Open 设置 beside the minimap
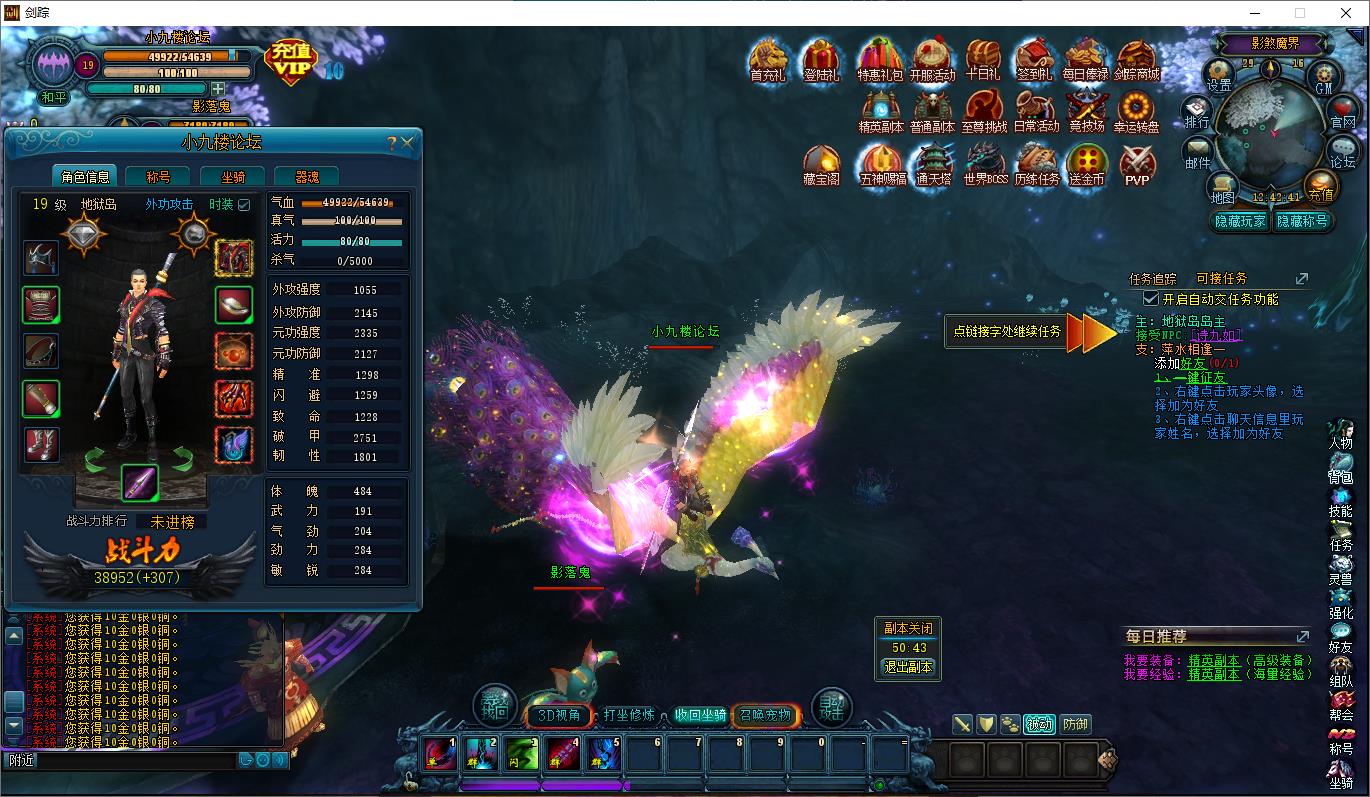The image size is (1370, 797). [1219, 75]
